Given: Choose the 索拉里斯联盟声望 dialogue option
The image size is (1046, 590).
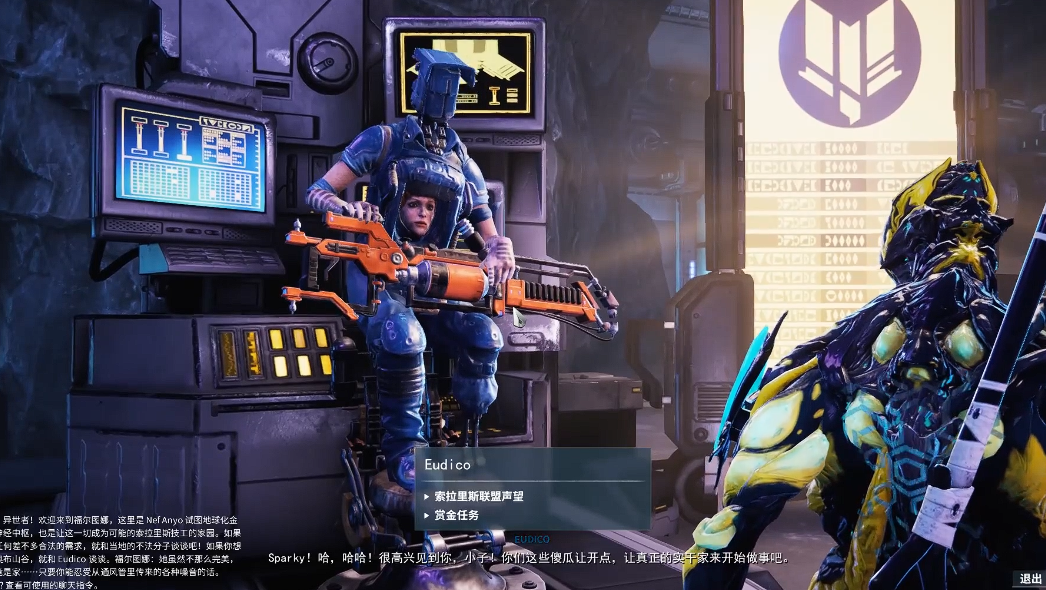Looking at the screenshot, I should pyautogui.click(x=478, y=496).
